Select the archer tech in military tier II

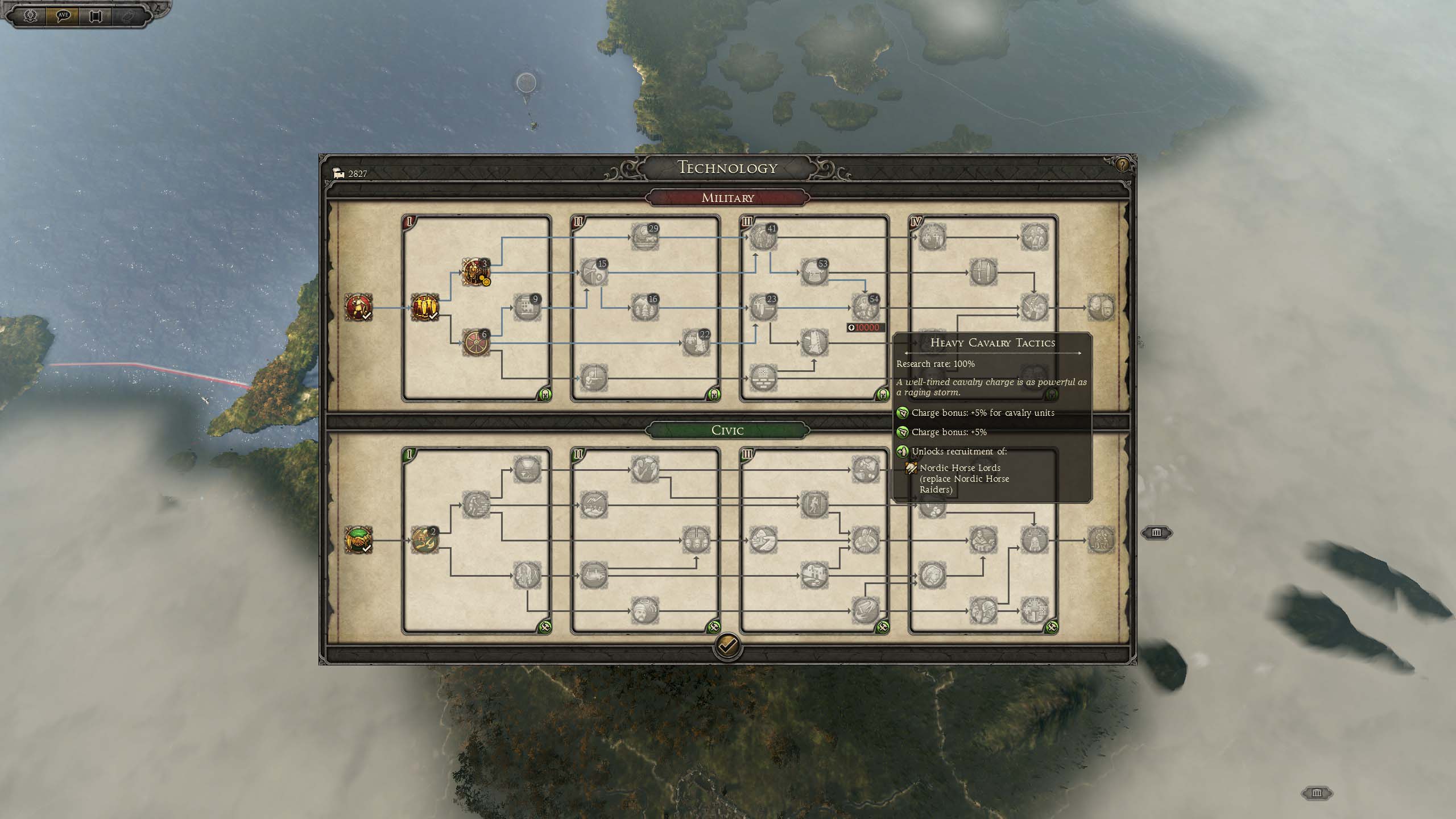(x=593, y=378)
